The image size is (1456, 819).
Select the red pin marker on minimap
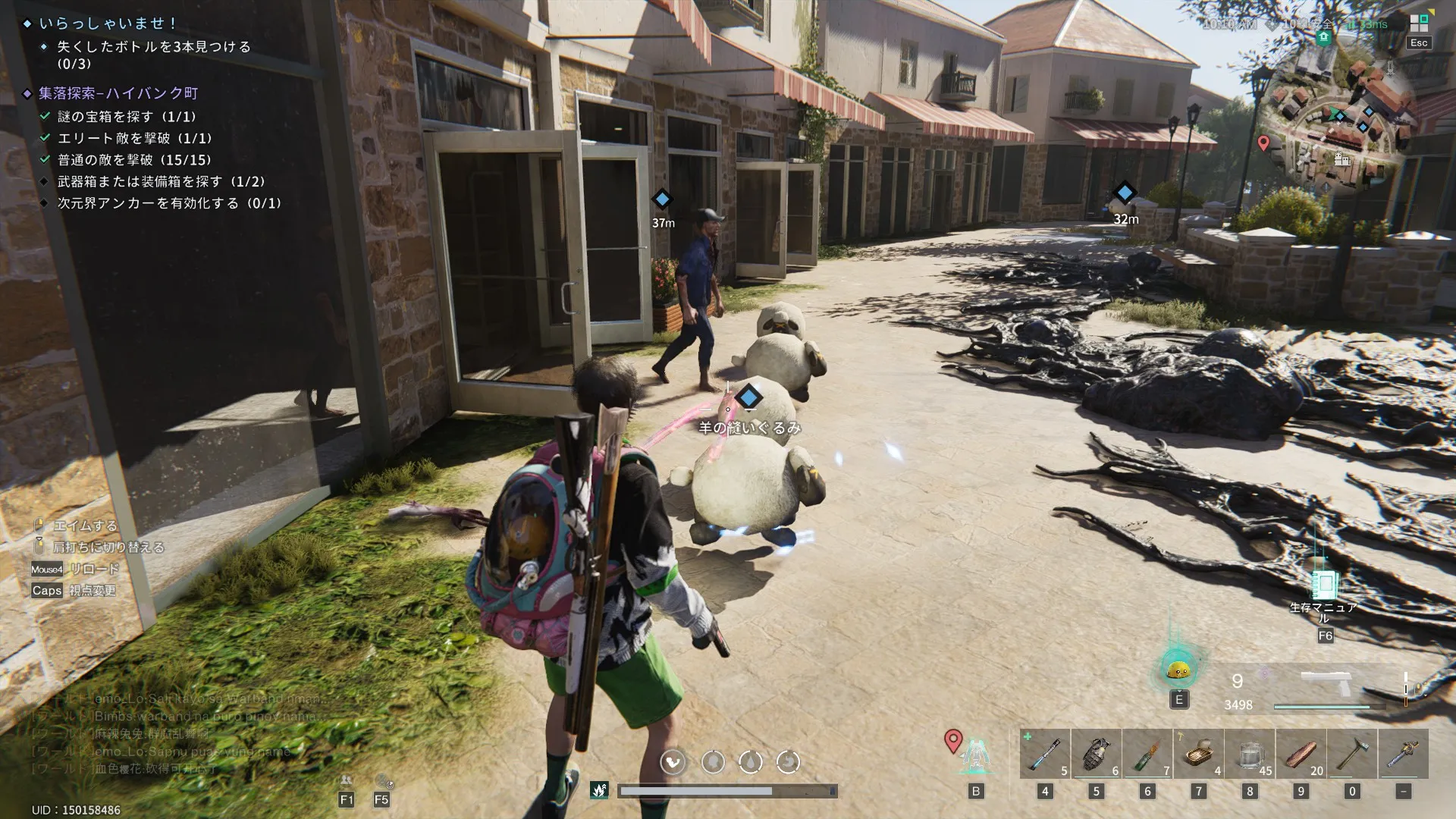1263,143
